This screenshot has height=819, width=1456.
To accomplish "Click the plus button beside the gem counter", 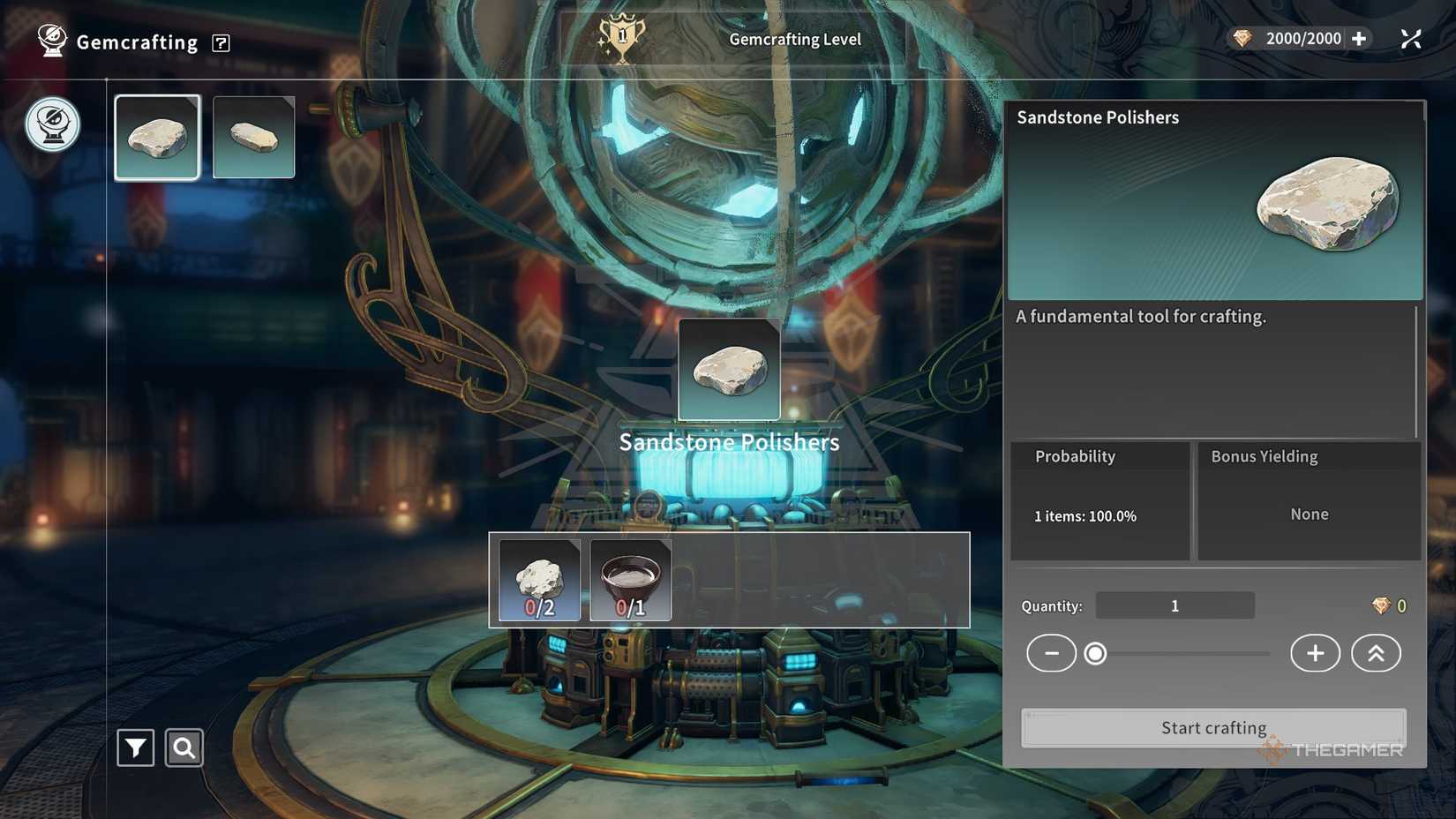I will (1358, 38).
